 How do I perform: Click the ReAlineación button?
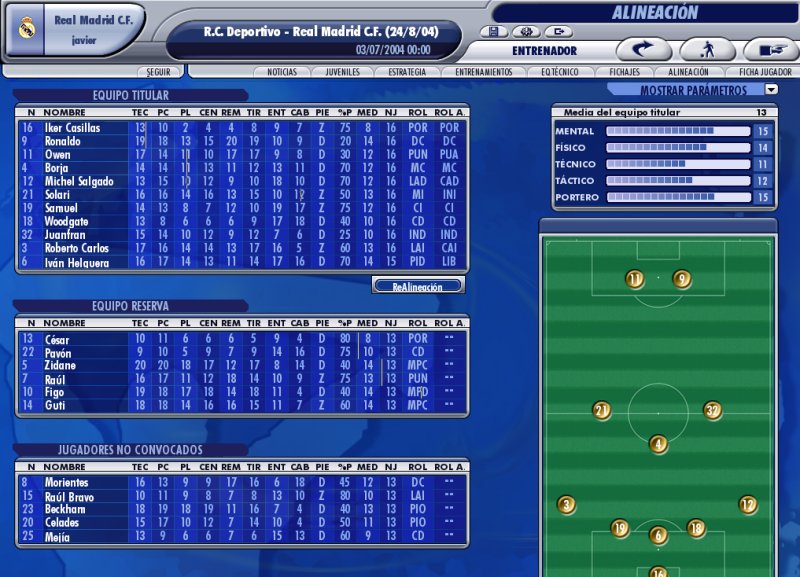click(418, 286)
